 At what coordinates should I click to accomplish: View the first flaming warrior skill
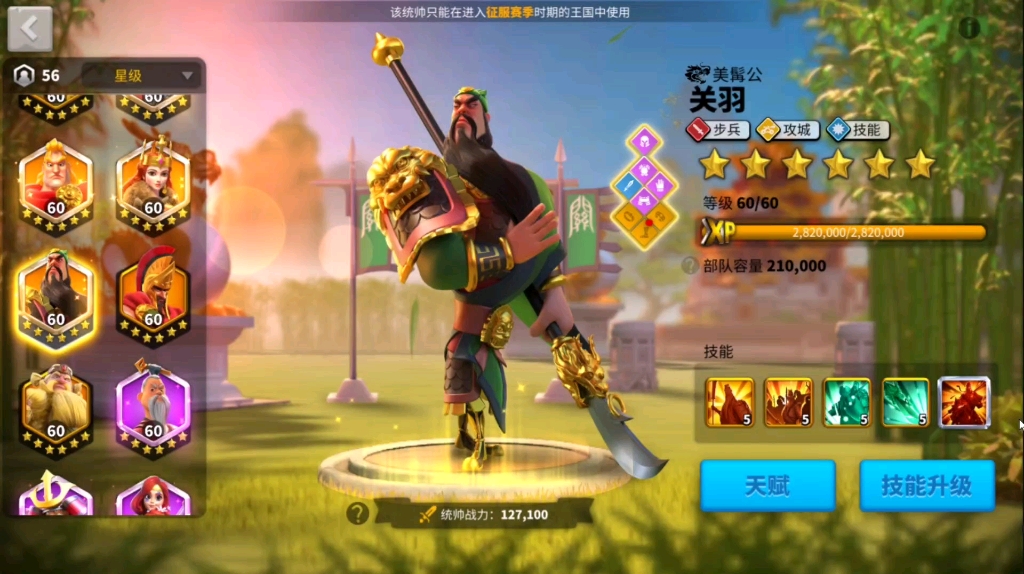(x=729, y=402)
